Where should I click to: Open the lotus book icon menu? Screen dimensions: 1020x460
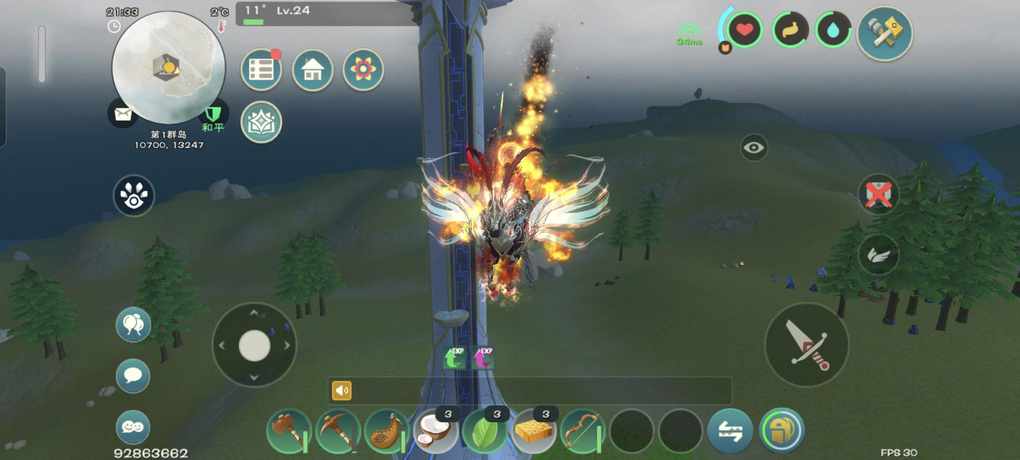(x=262, y=122)
